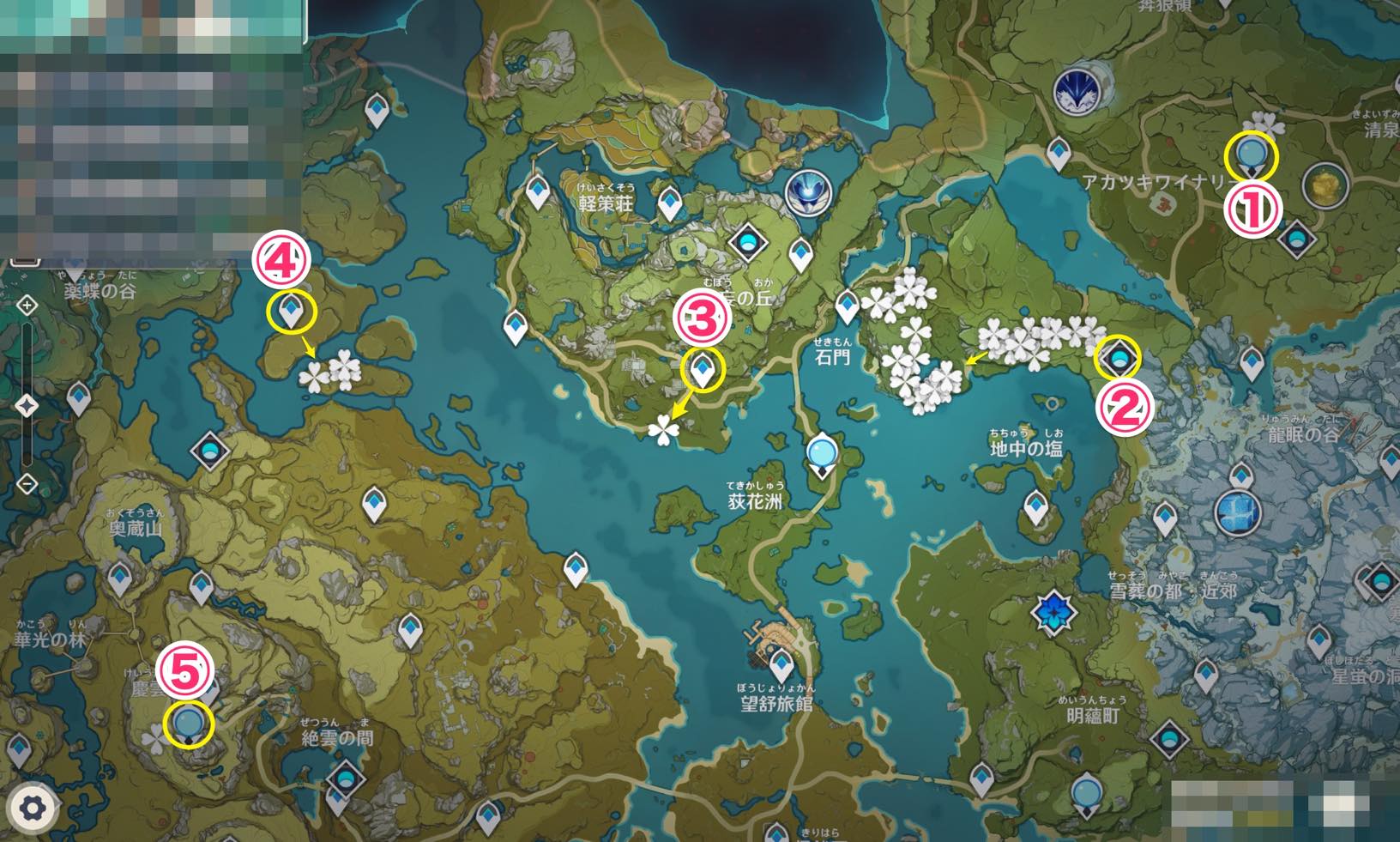1400x842 pixels.
Task: Click the map zoom slider star handle
Action: 27,404
